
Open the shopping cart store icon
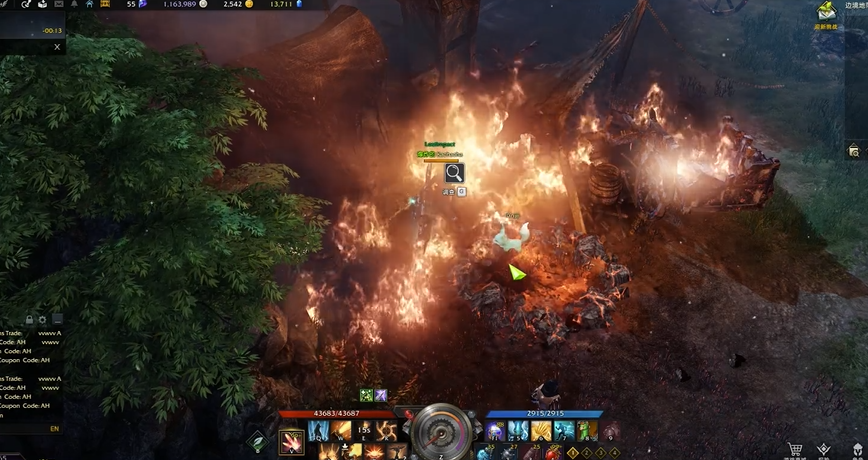[795, 450]
